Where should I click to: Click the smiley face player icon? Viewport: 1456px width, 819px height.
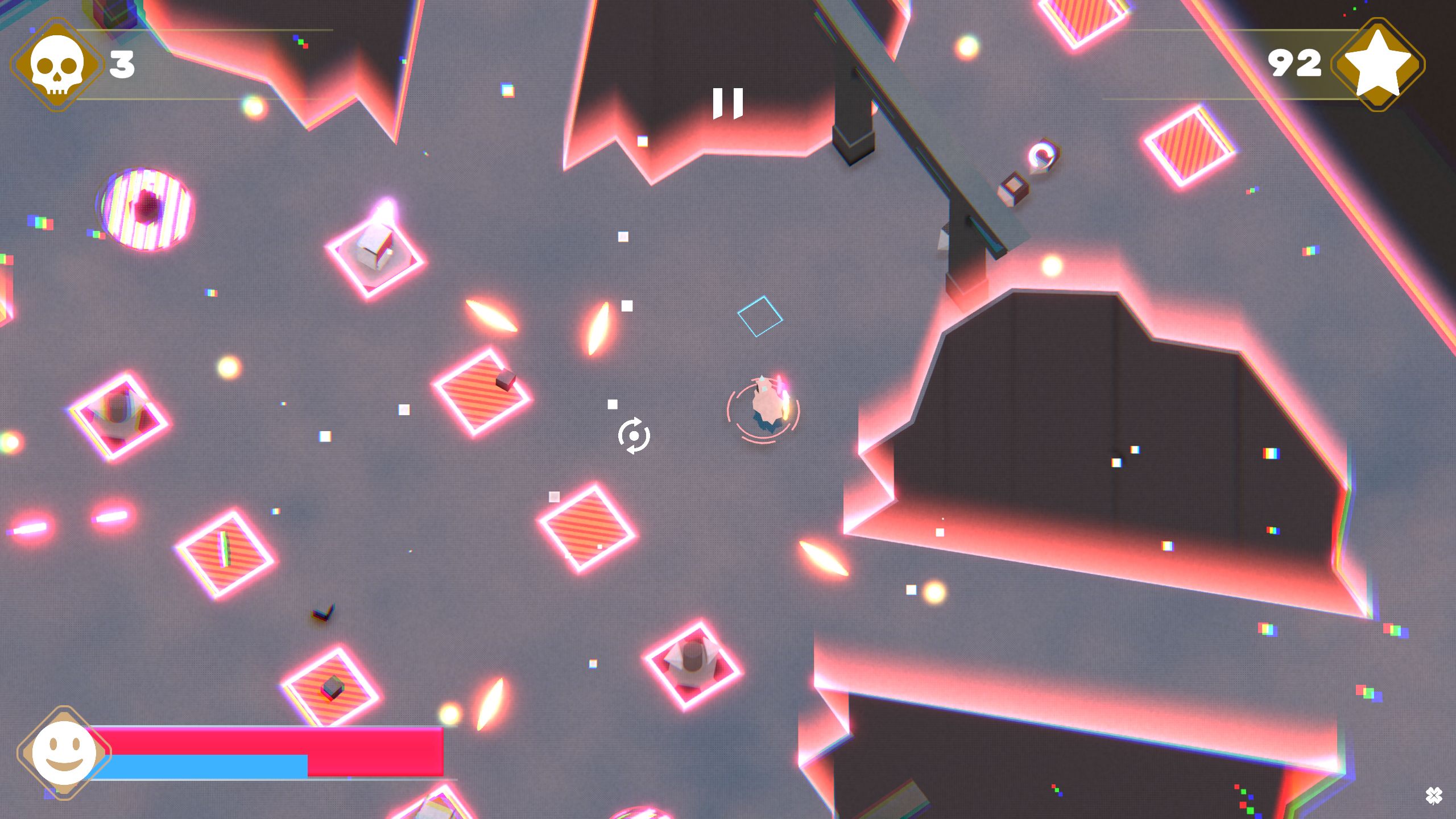pyautogui.click(x=64, y=752)
